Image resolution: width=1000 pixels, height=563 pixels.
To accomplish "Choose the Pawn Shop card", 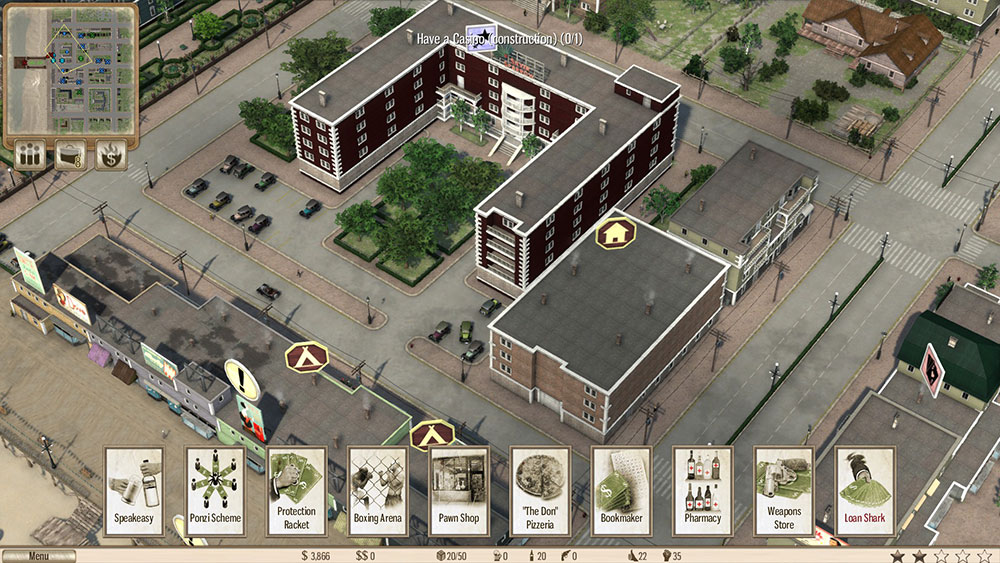I will point(459,491).
